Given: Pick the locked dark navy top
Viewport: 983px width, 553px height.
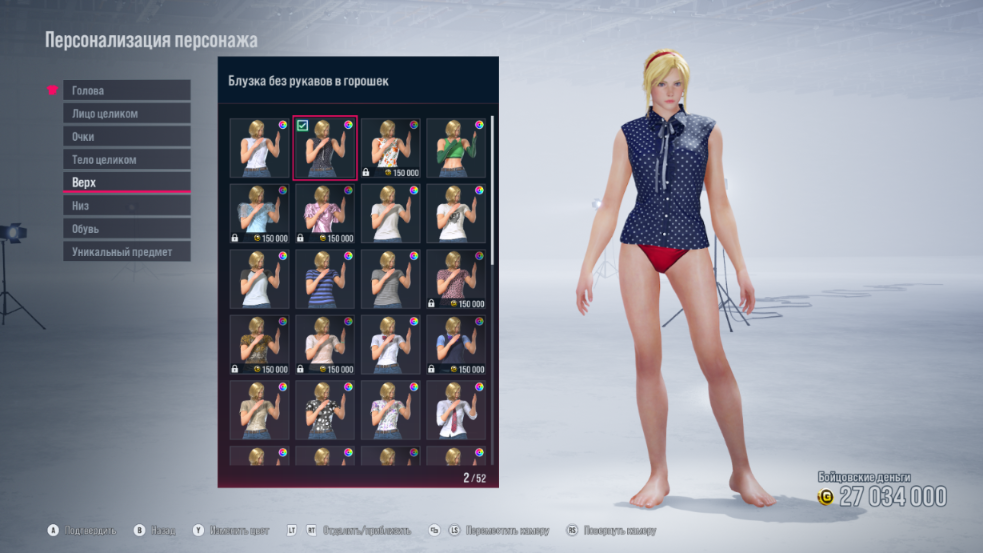Looking at the screenshot, I should (x=456, y=344).
